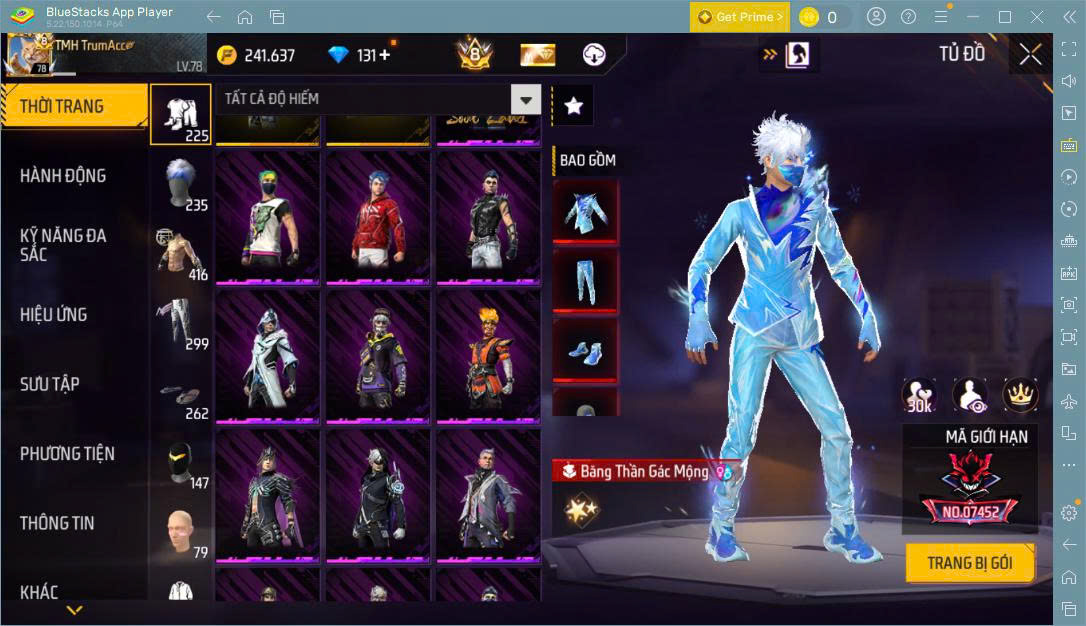Pick the blue pants bundle item
This screenshot has height=626, width=1086.
(585, 282)
